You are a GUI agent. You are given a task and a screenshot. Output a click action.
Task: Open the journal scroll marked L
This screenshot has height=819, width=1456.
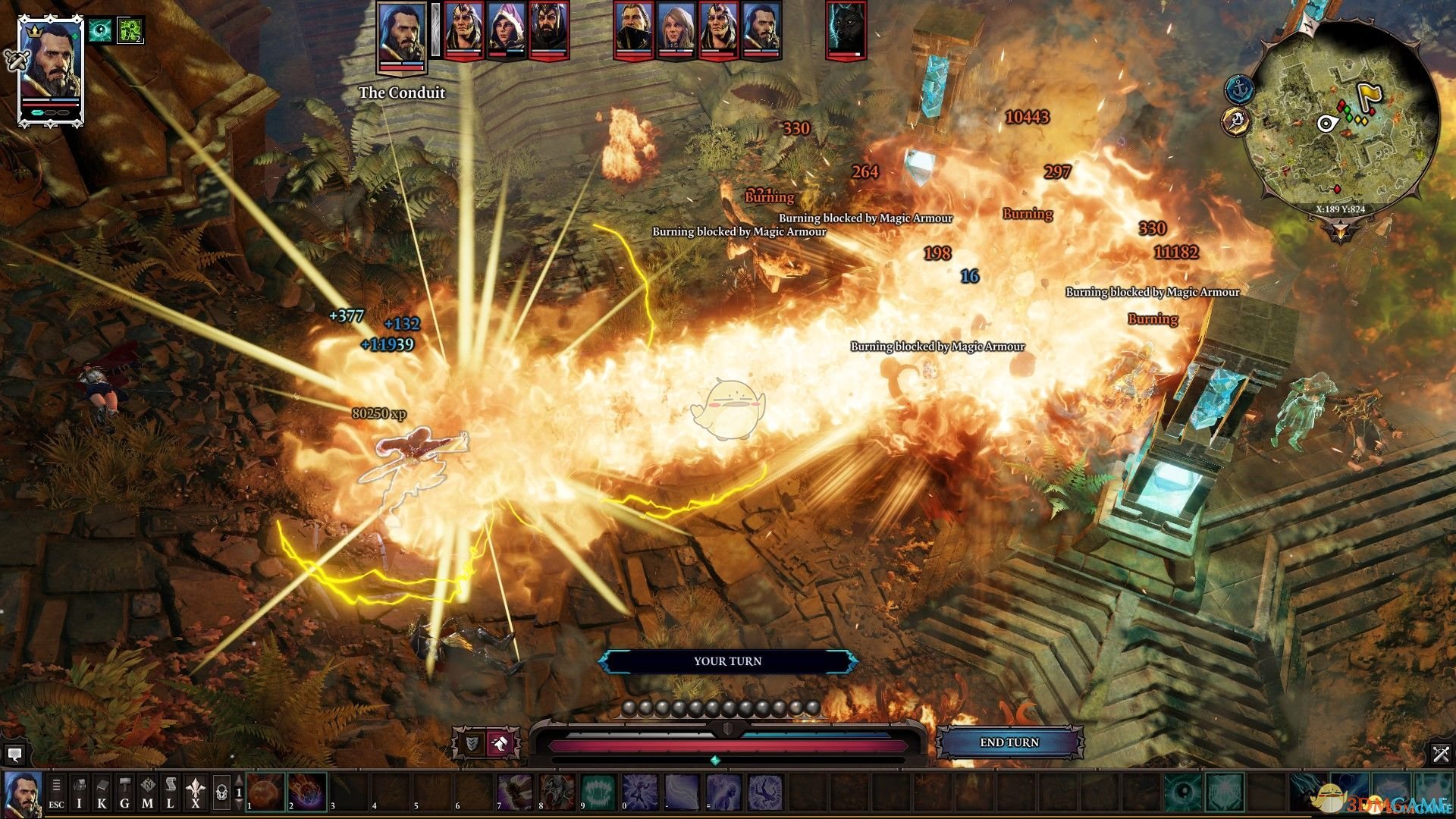click(x=171, y=793)
